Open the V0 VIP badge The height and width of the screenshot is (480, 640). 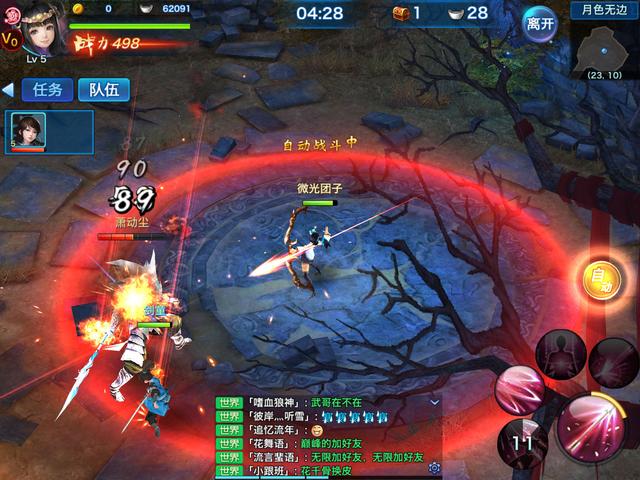[9, 40]
